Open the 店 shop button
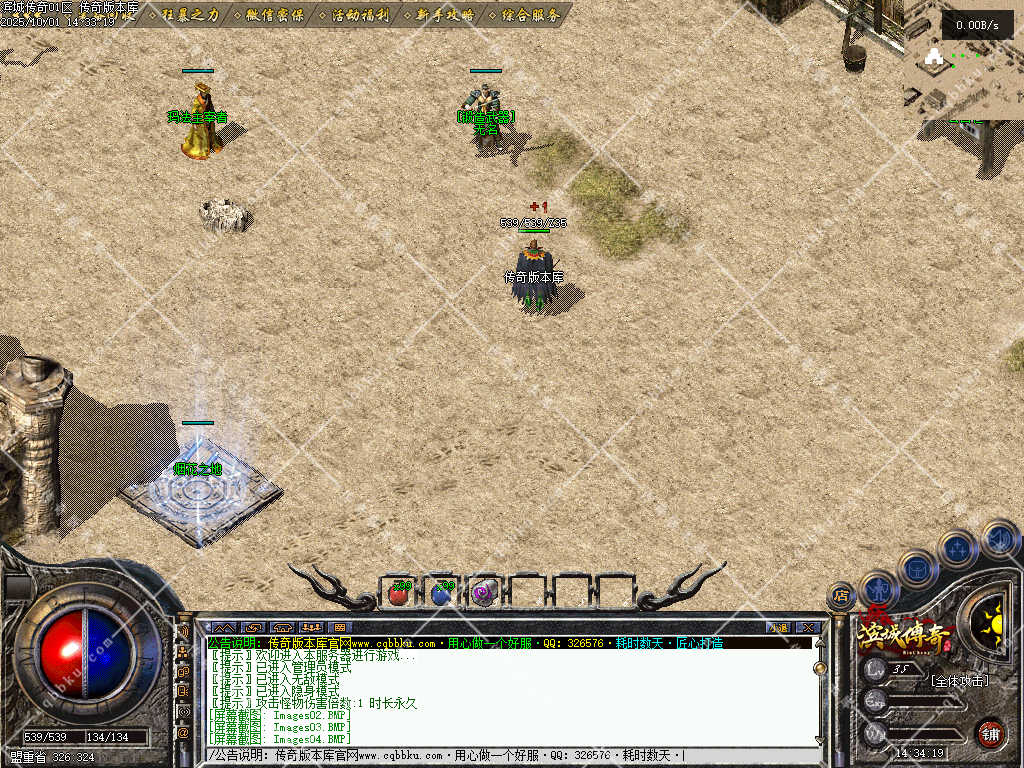Screen dimensions: 1024x768 point(841,596)
